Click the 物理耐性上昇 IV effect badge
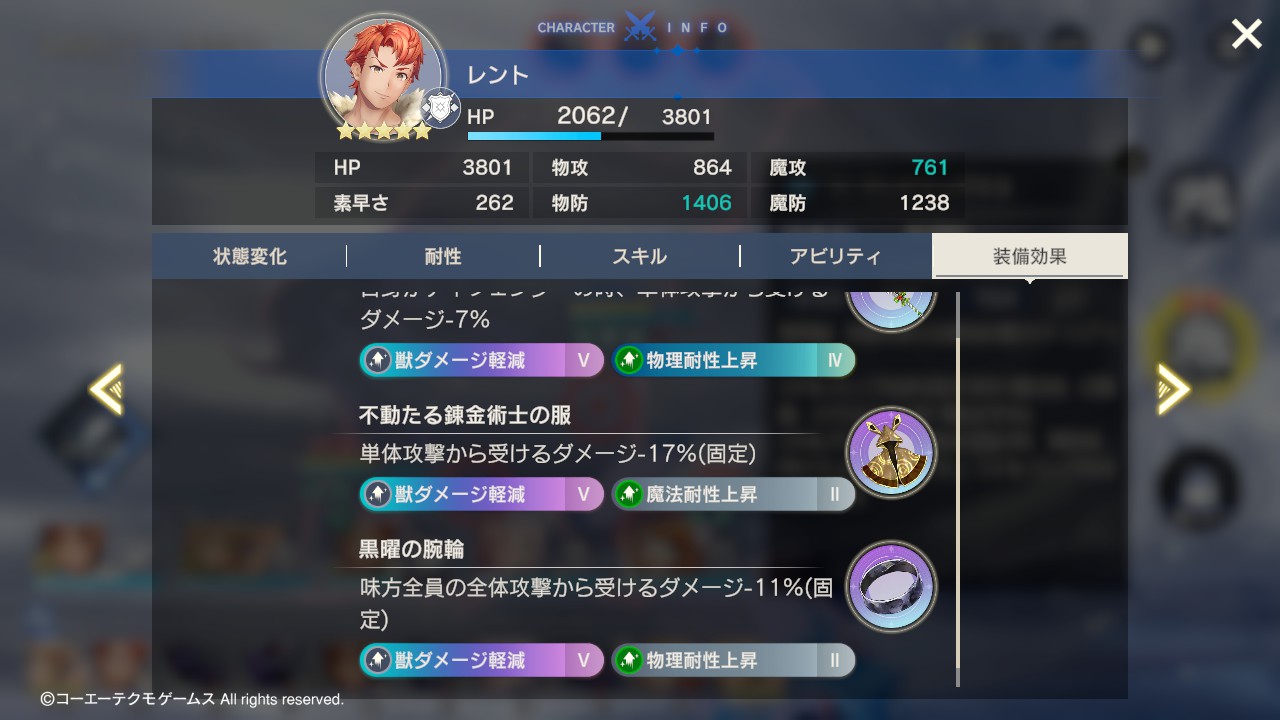The height and width of the screenshot is (720, 1280). 733,360
